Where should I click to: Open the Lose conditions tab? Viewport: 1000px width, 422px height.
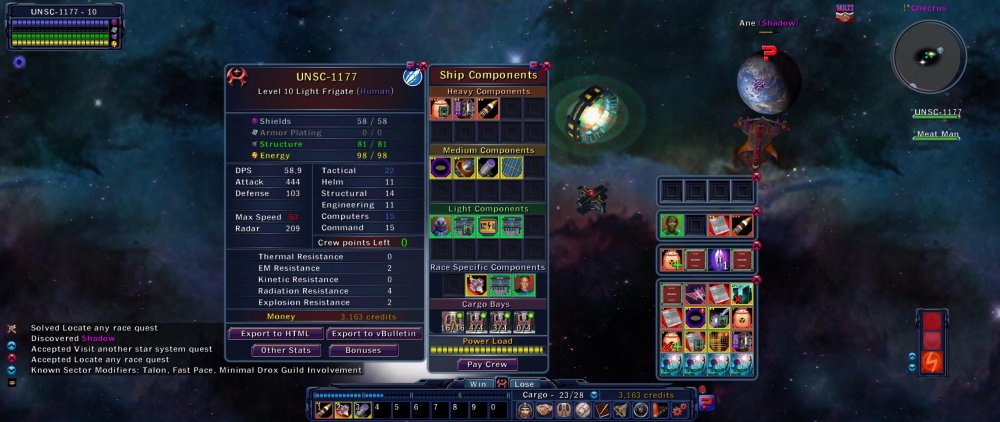(x=522, y=383)
